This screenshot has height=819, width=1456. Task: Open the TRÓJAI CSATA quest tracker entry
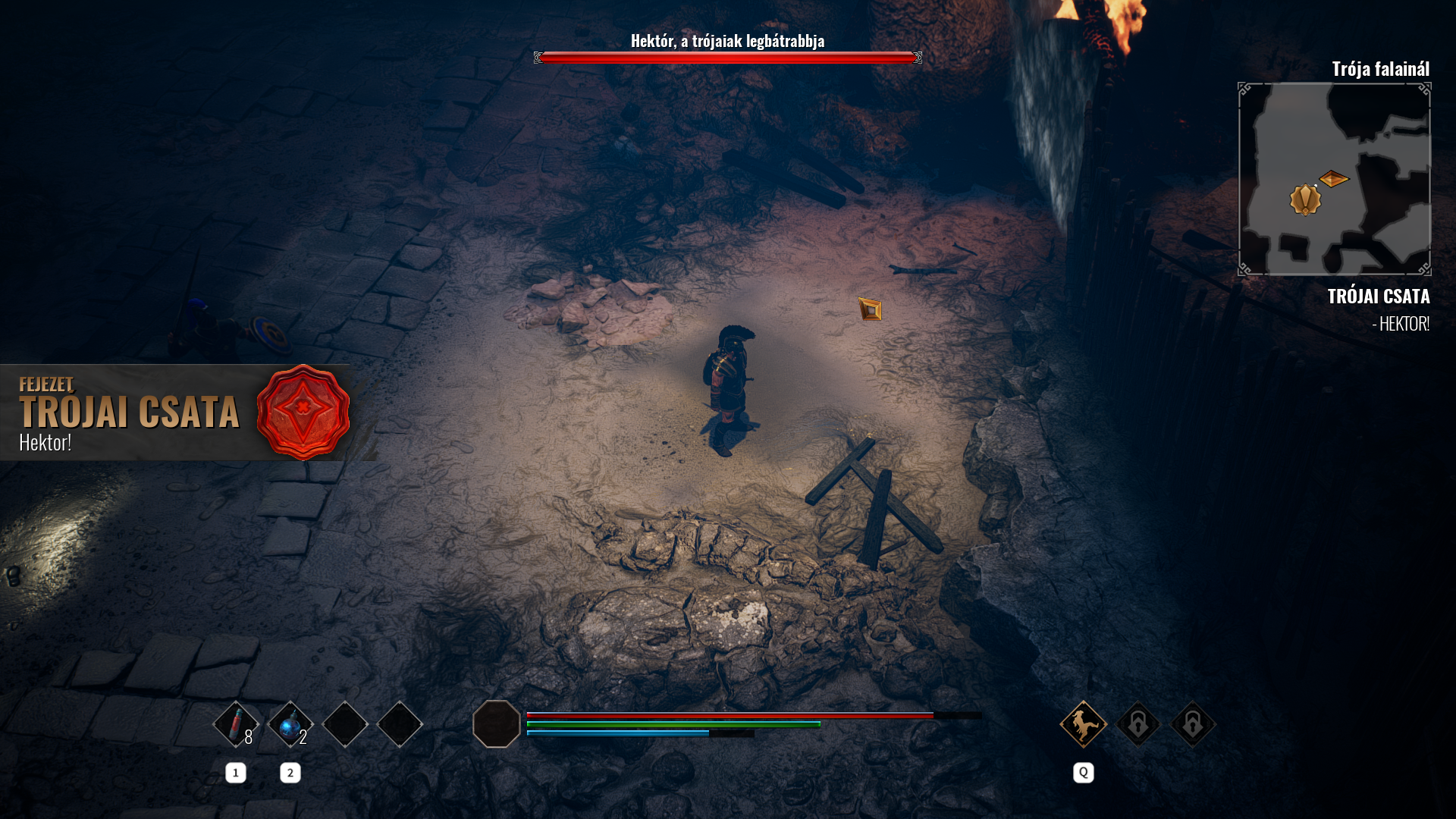1378,297
